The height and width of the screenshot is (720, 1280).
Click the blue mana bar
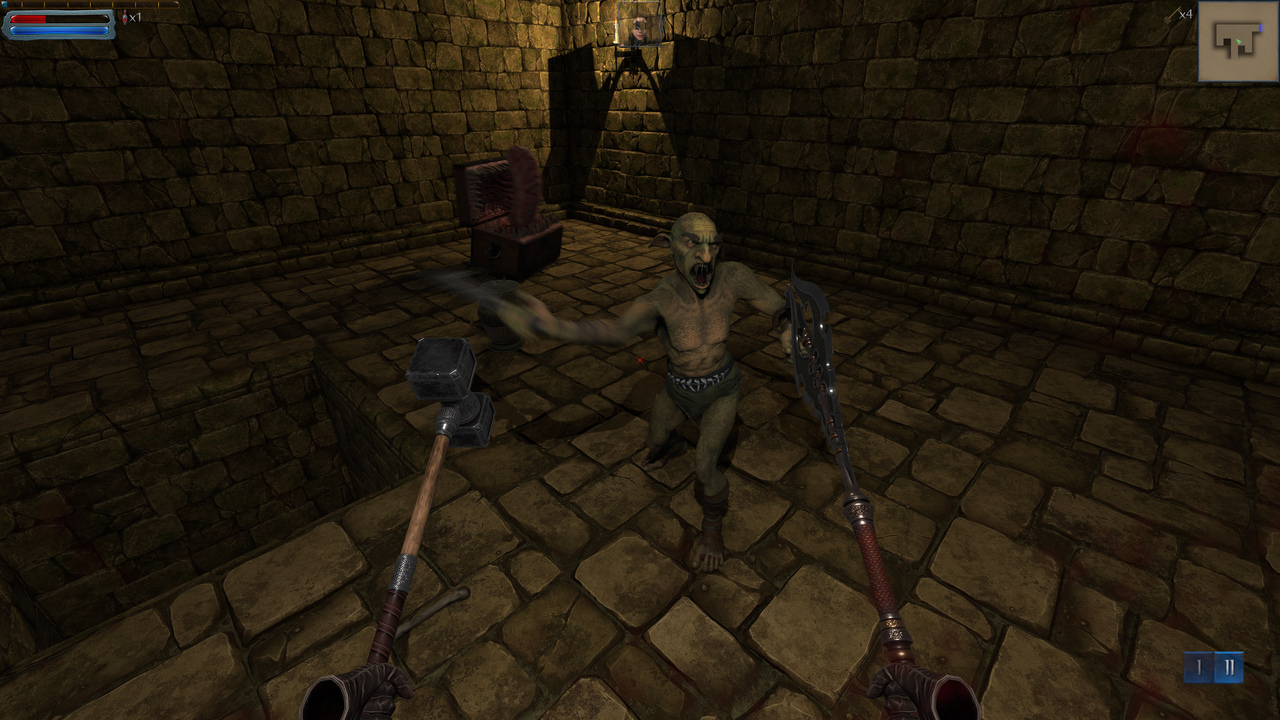[60, 30]
